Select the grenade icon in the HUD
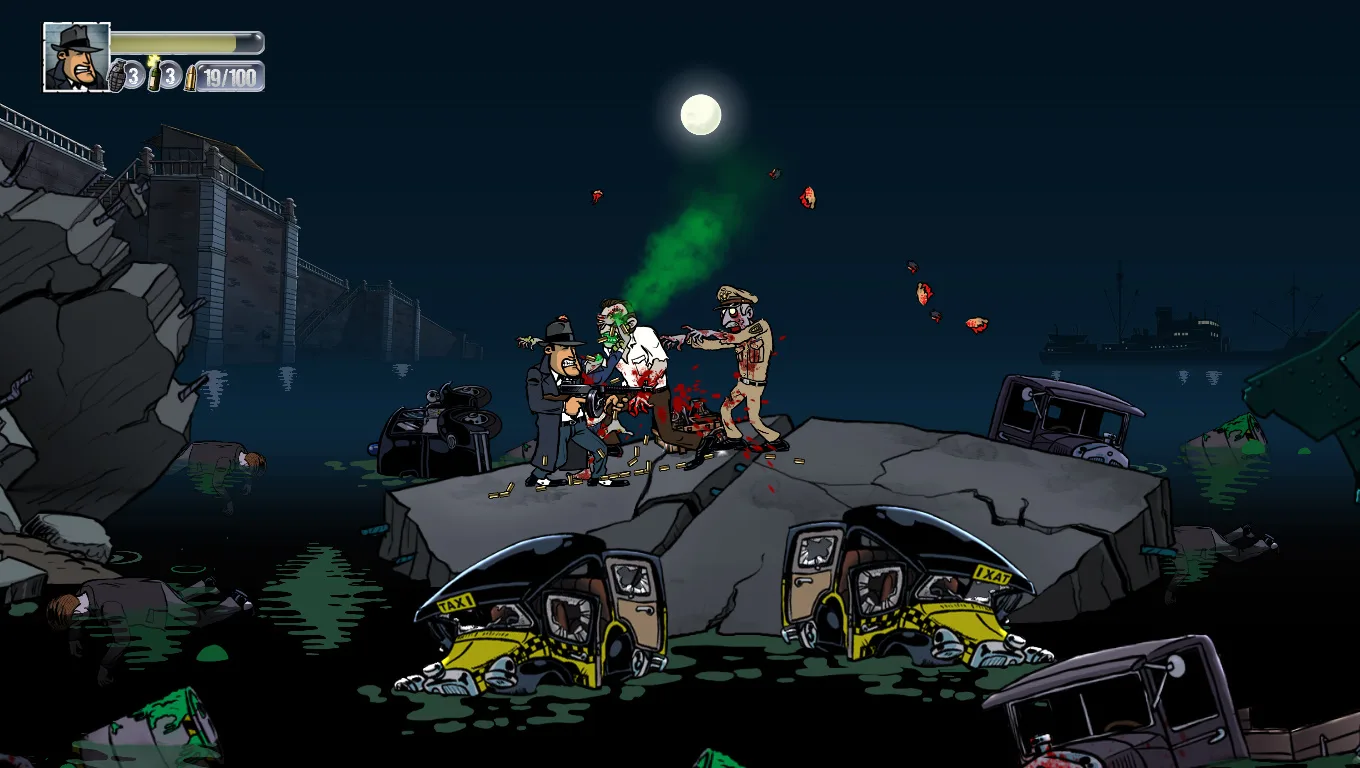The width and height of the screenshot is (1360, 768). [x=117, y=76]
